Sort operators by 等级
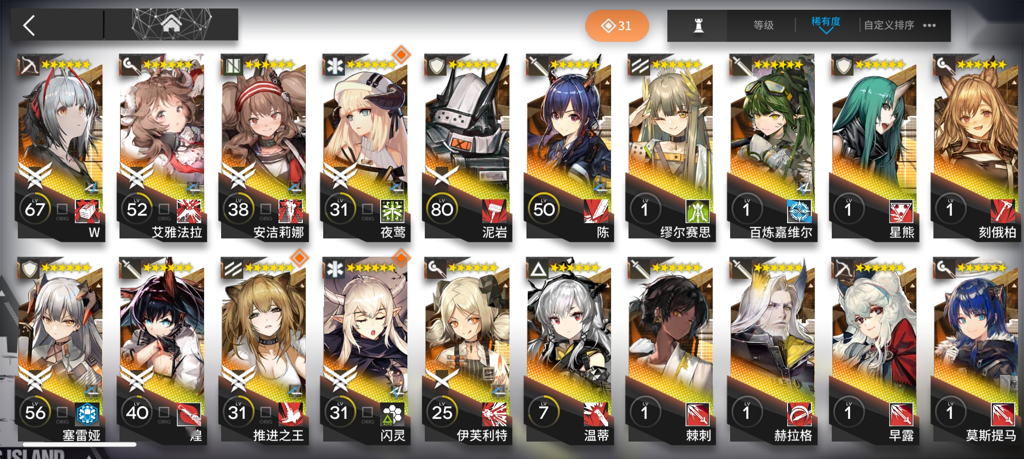 coord(763,25)
